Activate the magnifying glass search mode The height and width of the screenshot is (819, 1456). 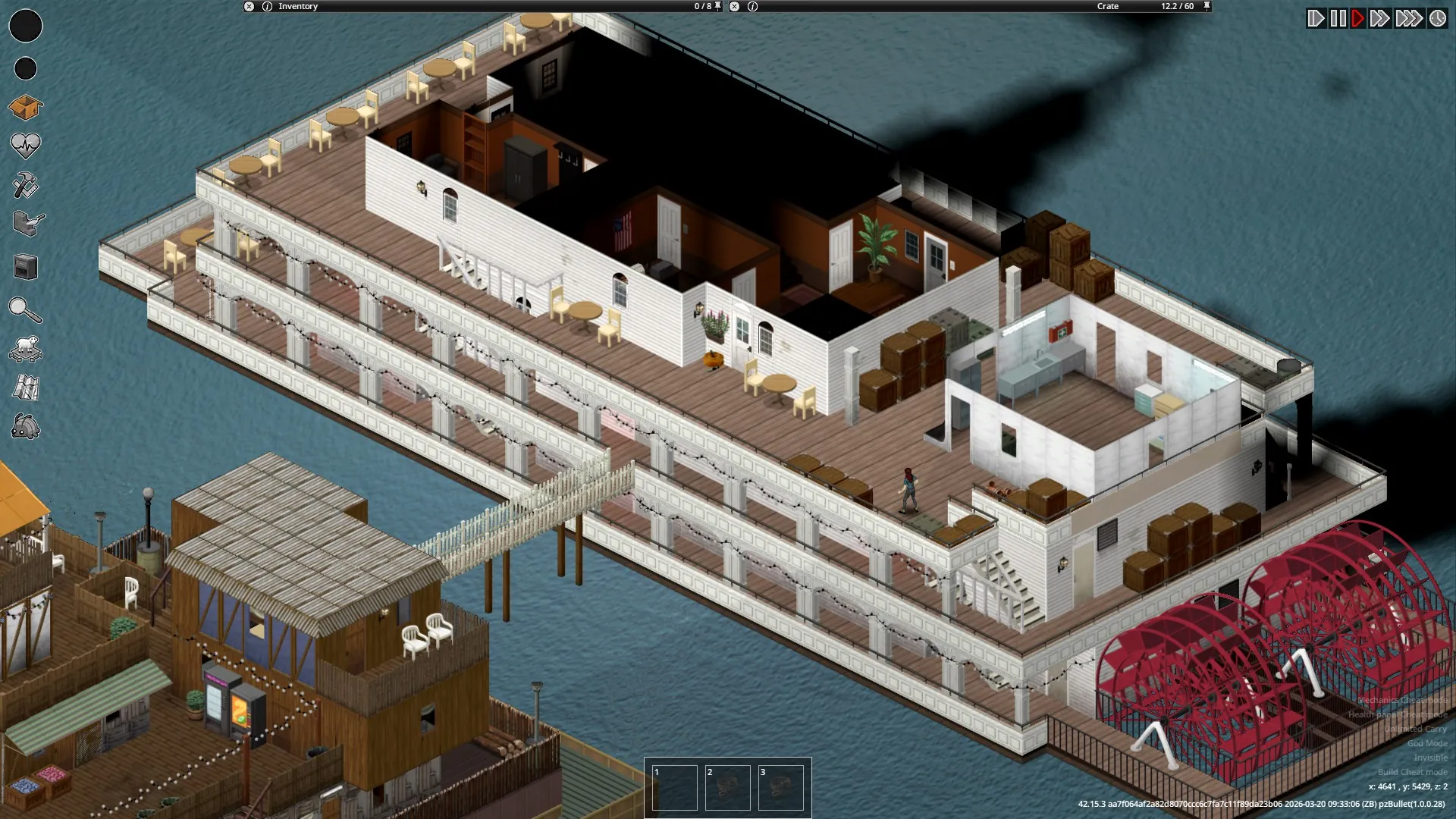pyautogui.click(x=24, y=309)
